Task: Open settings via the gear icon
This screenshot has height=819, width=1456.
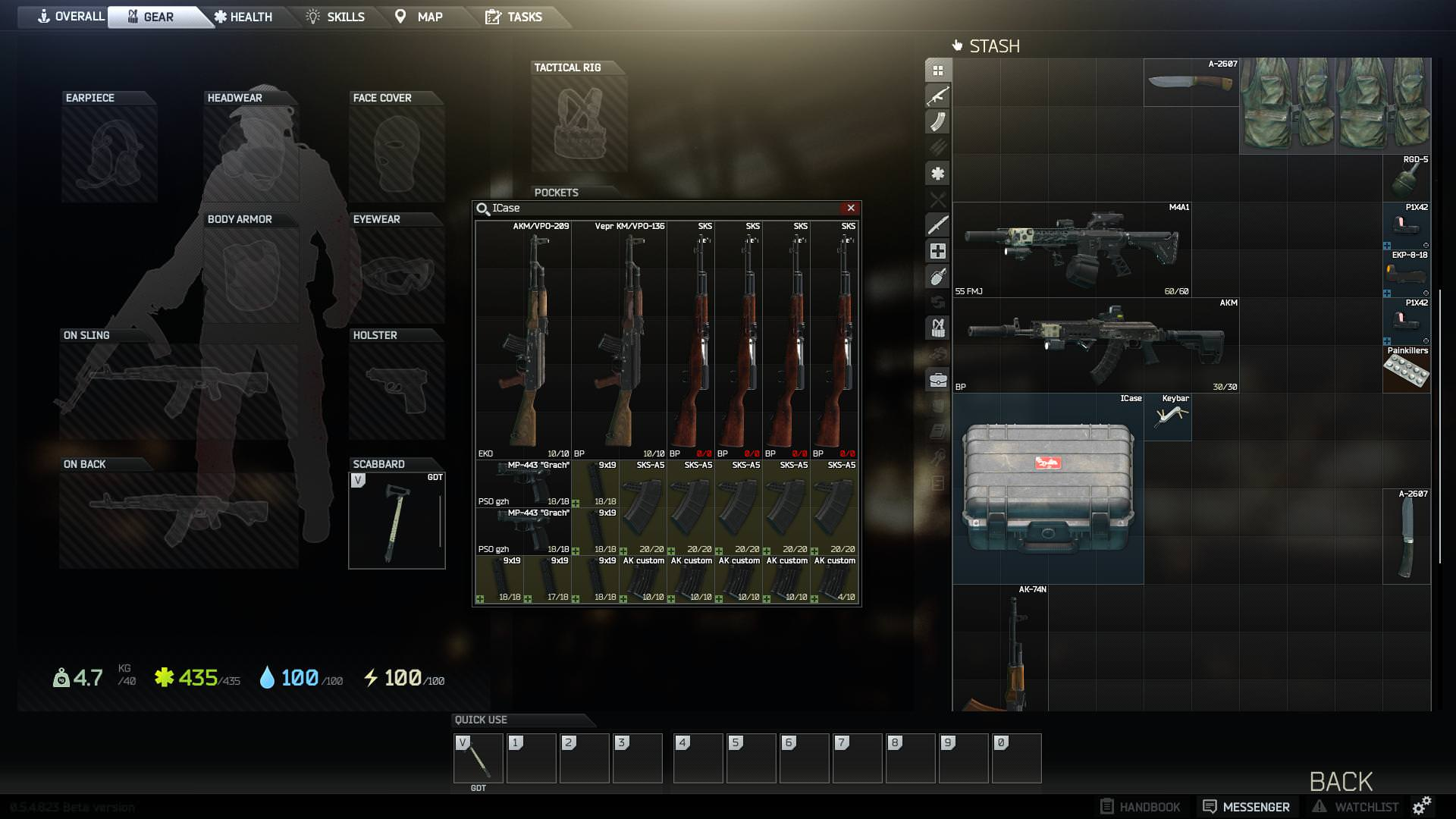Action: 1422,805
